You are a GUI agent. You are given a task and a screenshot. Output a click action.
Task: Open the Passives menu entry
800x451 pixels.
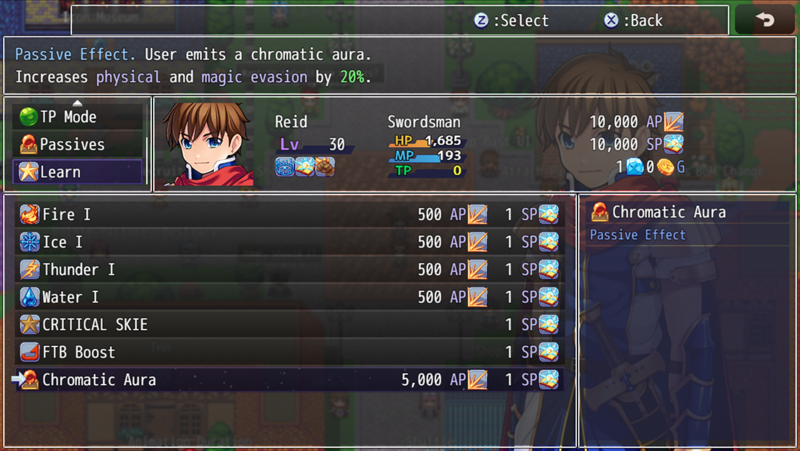point(78,144)
